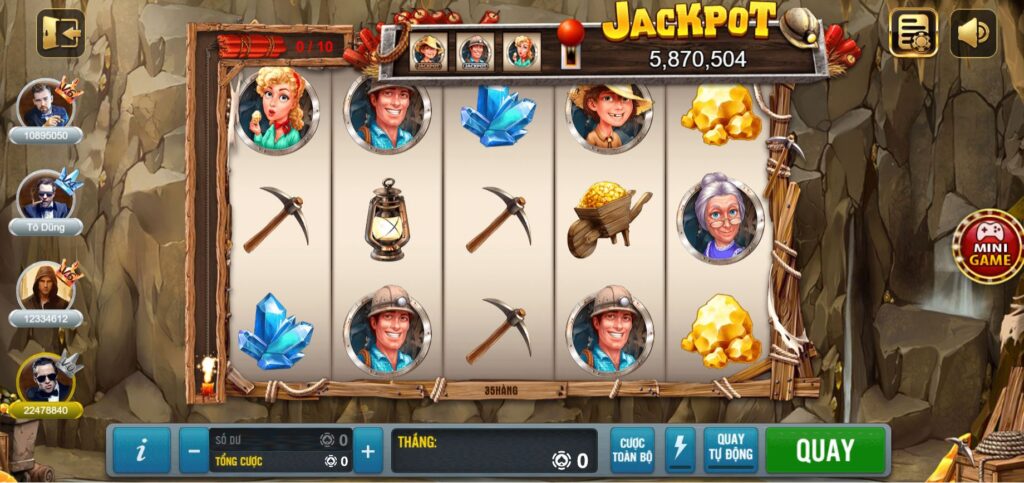
Task: View player 10895050's avatar
Action: (46, 104)
